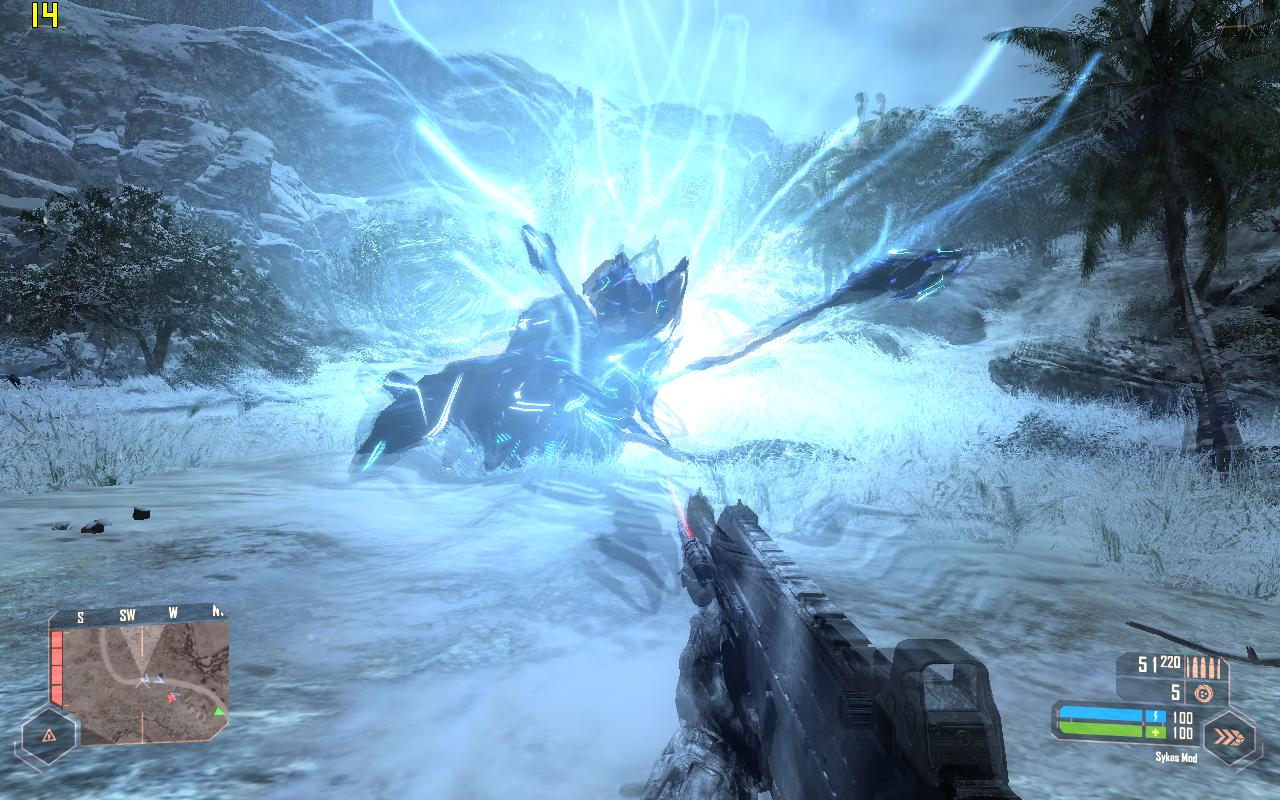
Task: Click the warning triangle hexagon icon
Action: [49, 736]
